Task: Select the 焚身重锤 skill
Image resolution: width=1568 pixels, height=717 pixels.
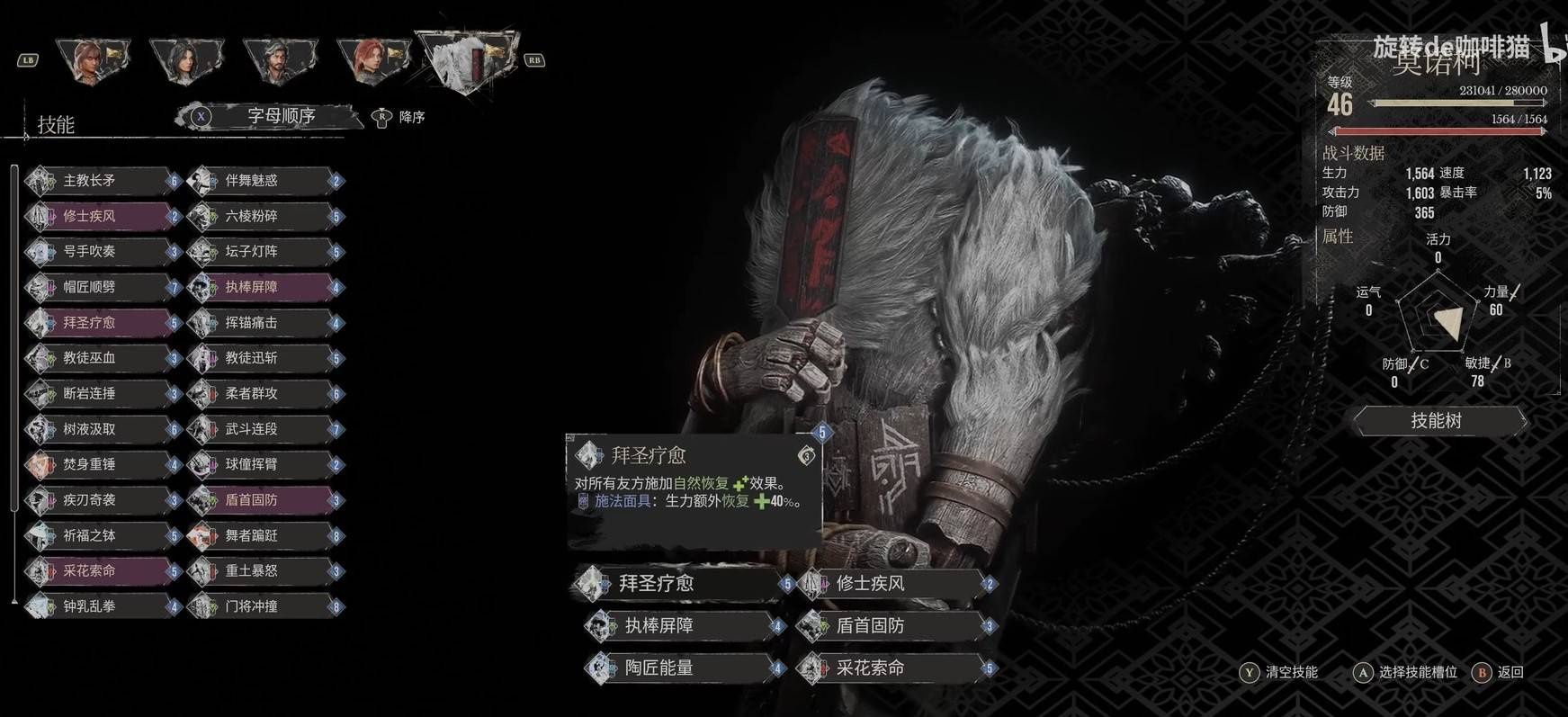Action: tap(101, 464)
